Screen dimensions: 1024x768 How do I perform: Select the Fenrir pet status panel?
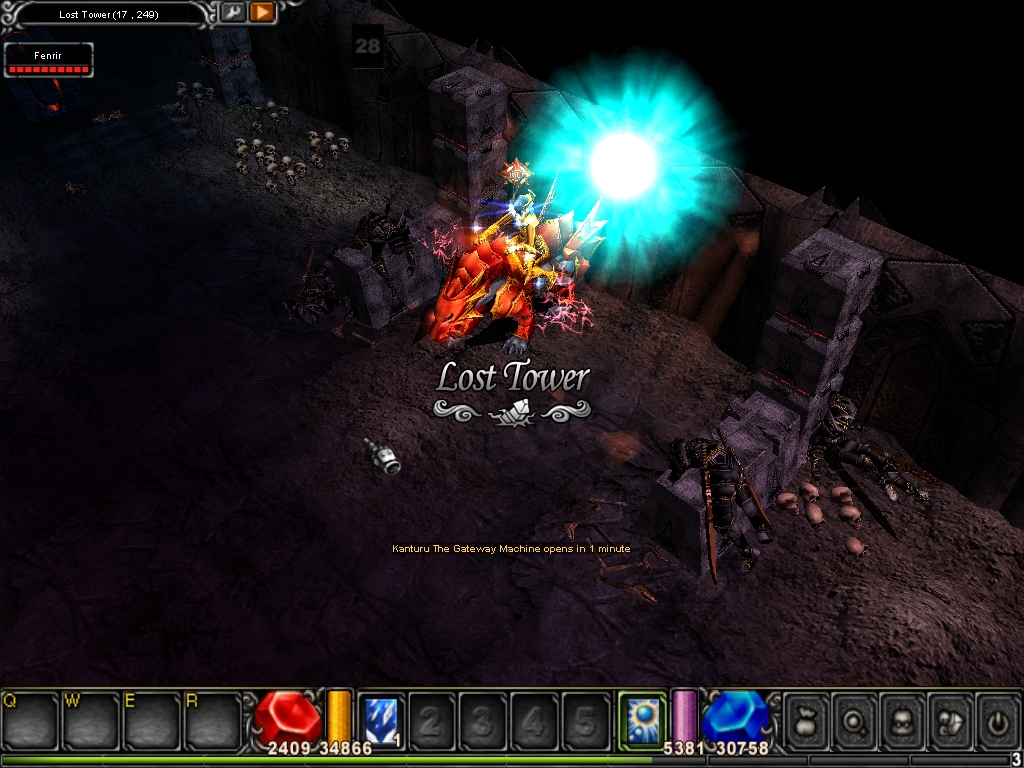click(49, 60)
